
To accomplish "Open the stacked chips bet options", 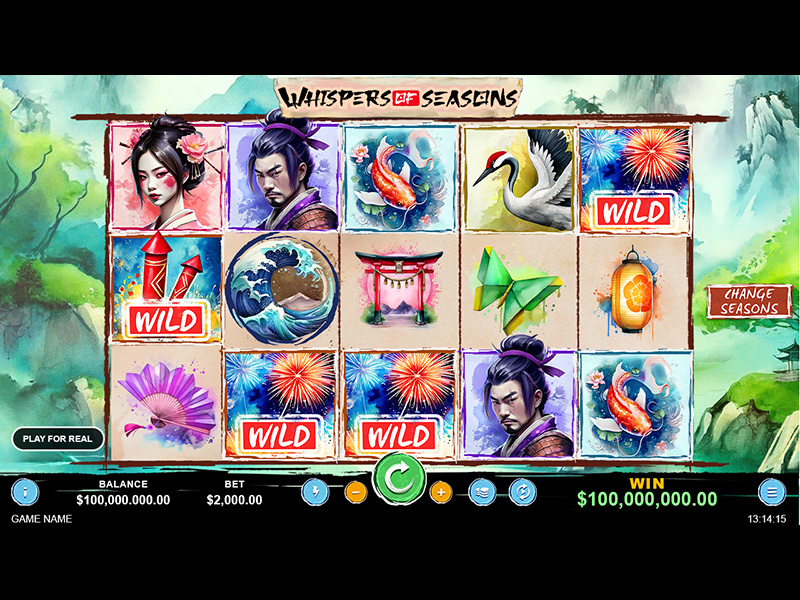I will [x=482, y=492].
